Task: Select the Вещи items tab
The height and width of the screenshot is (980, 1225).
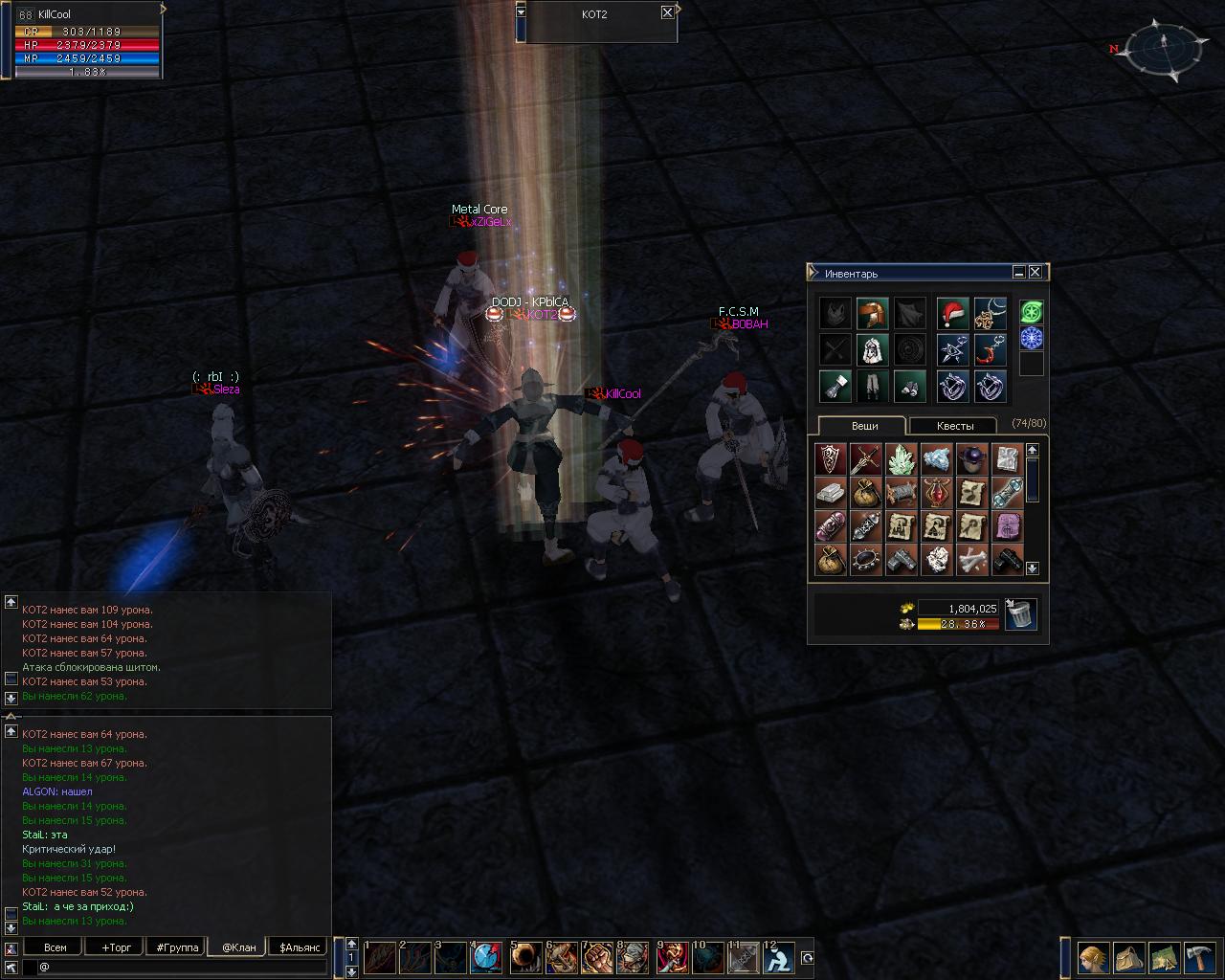Action: click(x=864, y=426)
